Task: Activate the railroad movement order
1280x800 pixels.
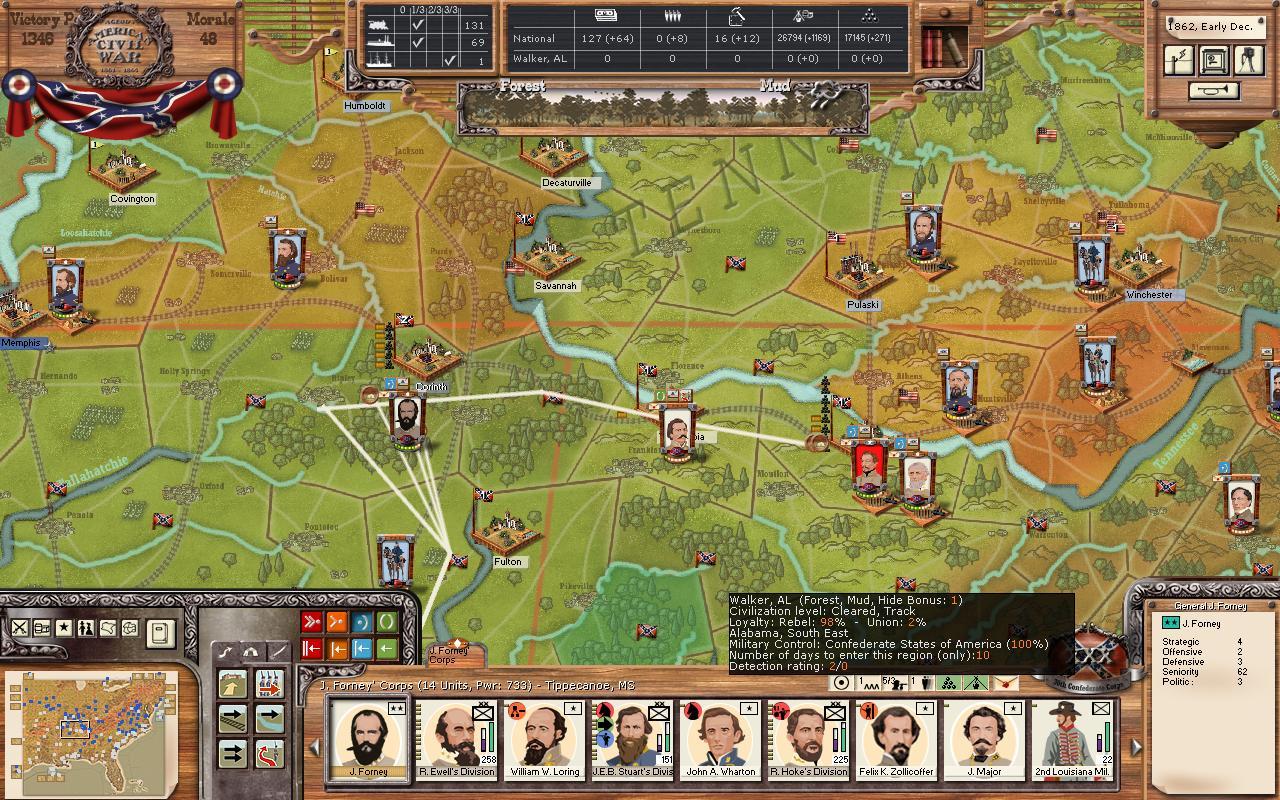Action: (234, 717)
